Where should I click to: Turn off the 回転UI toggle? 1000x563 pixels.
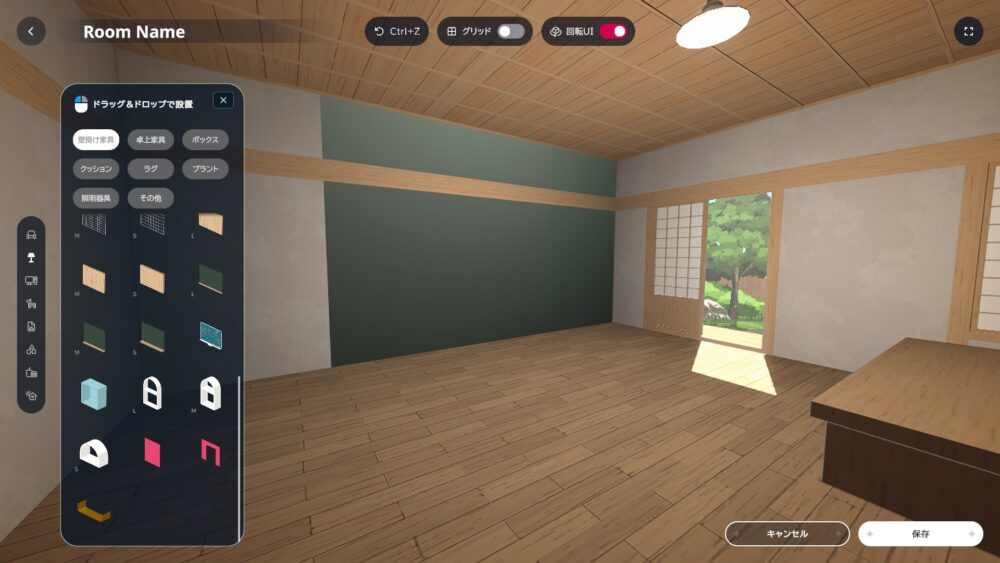click(613, 32)
